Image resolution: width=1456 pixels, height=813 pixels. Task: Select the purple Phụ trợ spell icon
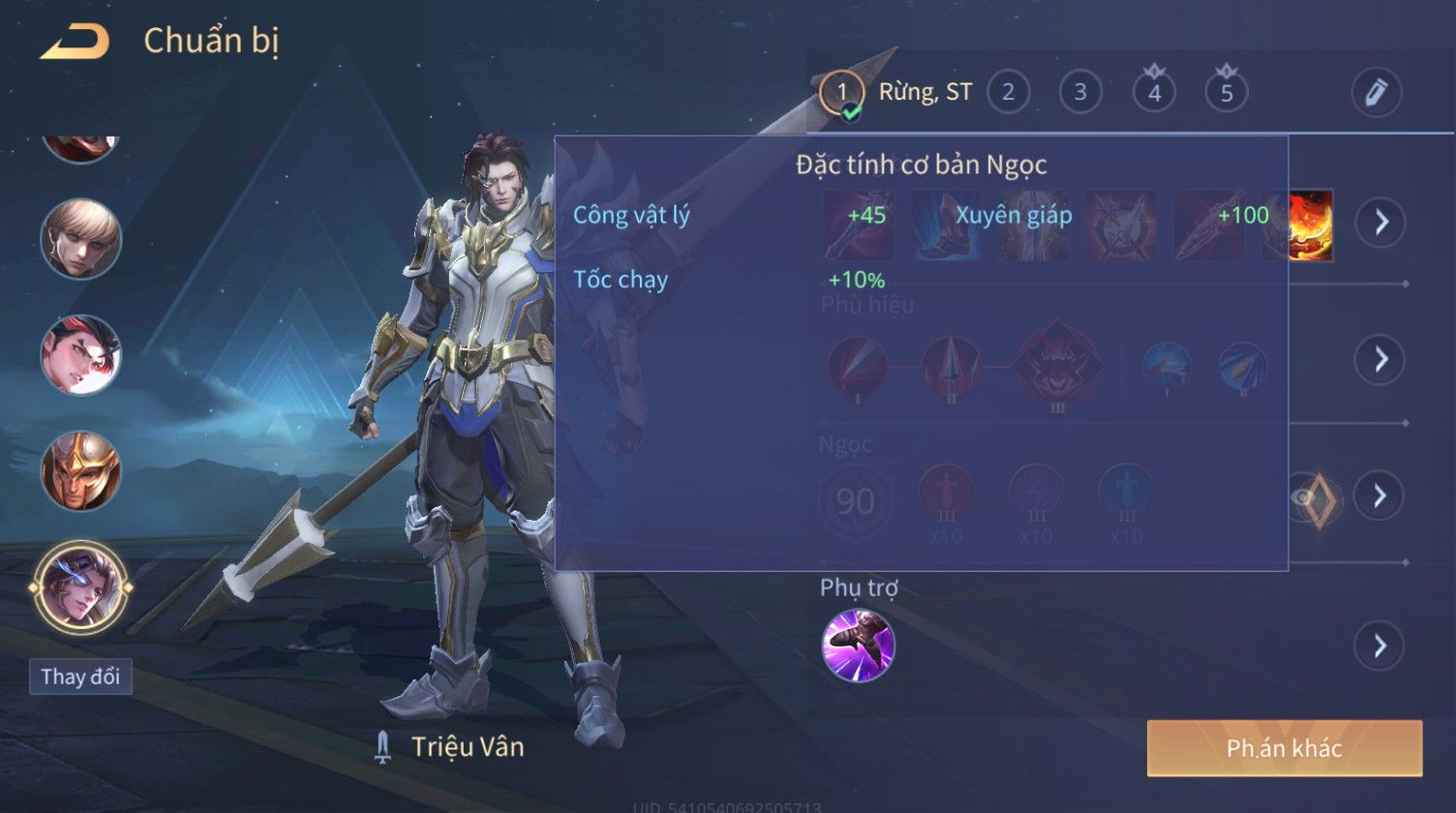(858, 646)
